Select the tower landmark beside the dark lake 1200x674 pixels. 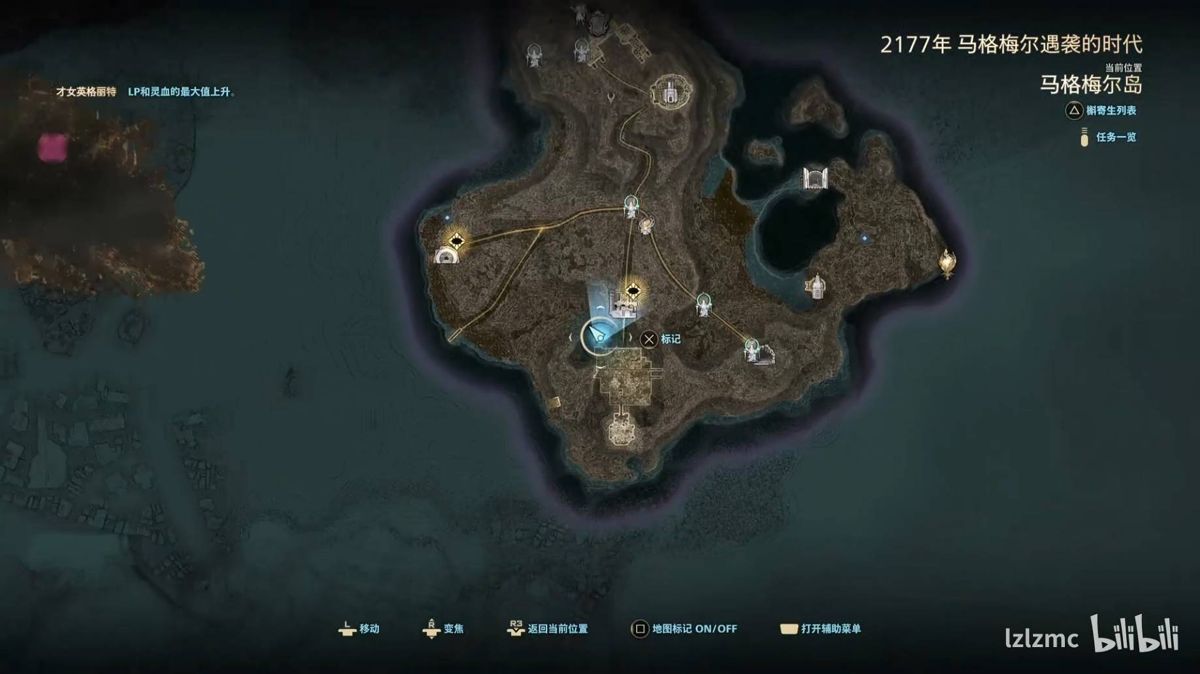pos(817,288)
